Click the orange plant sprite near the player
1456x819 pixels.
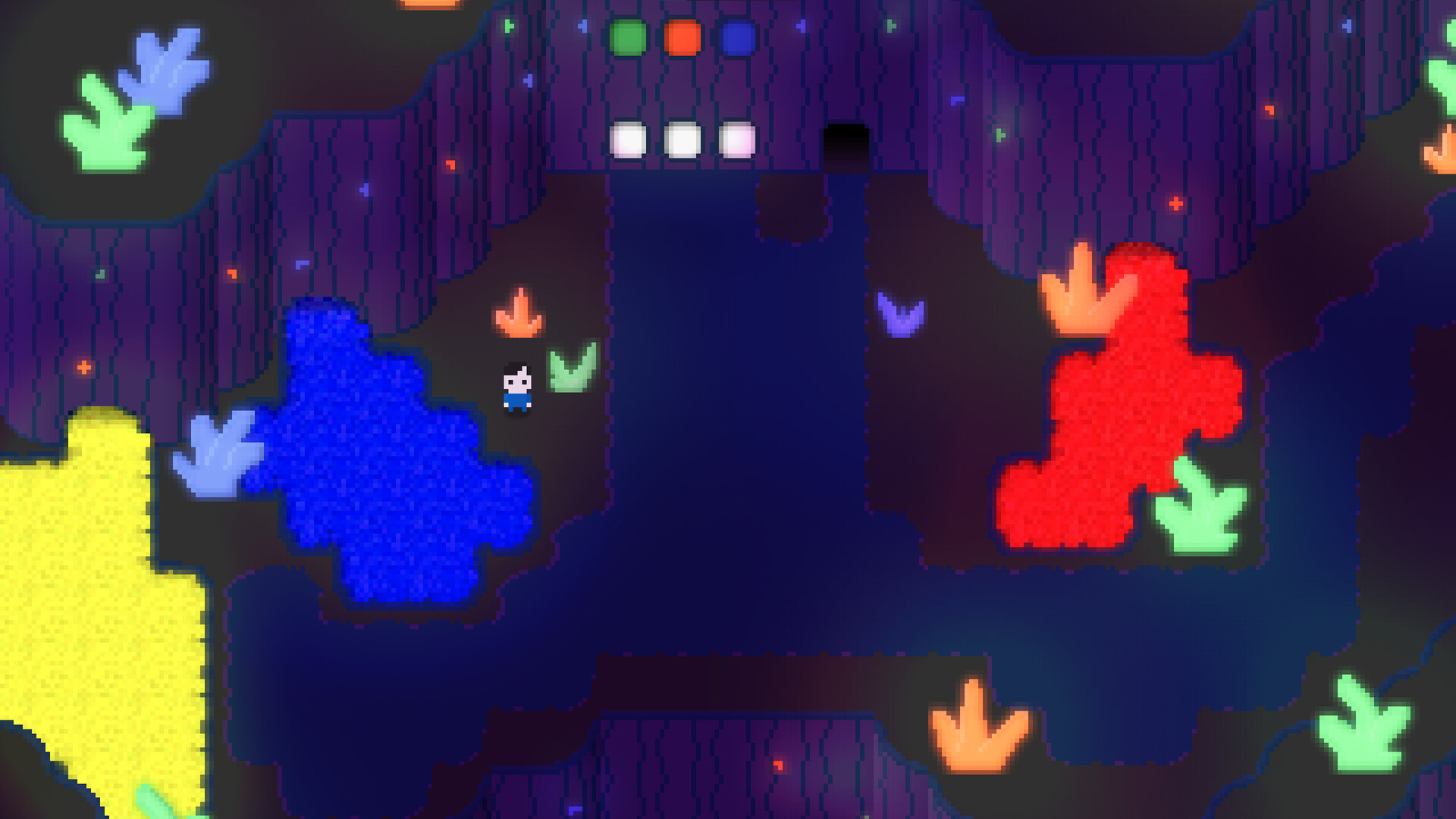(518, 313)
